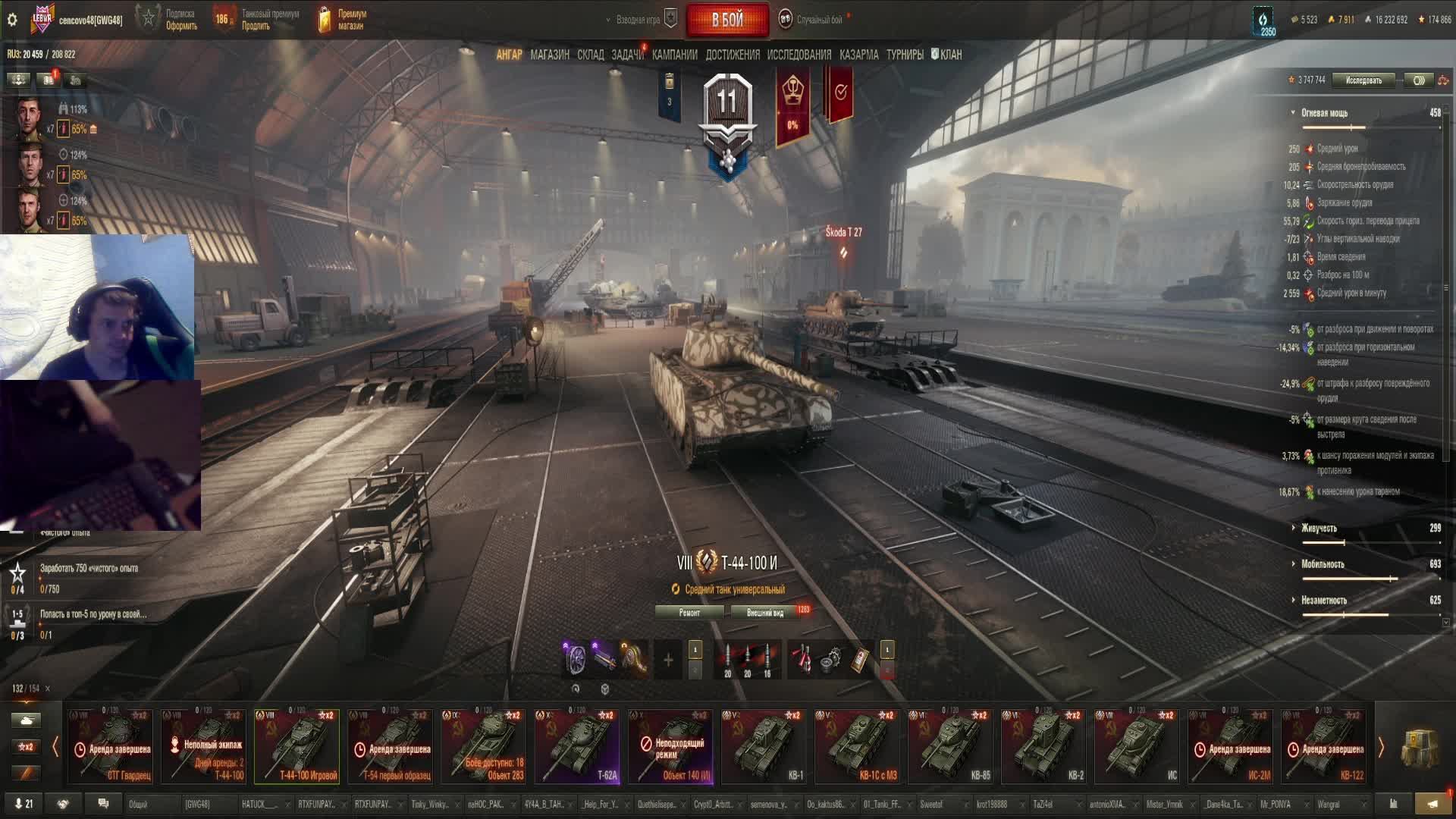
Task: Click the Исследовать button
Action: point(1363,80)
